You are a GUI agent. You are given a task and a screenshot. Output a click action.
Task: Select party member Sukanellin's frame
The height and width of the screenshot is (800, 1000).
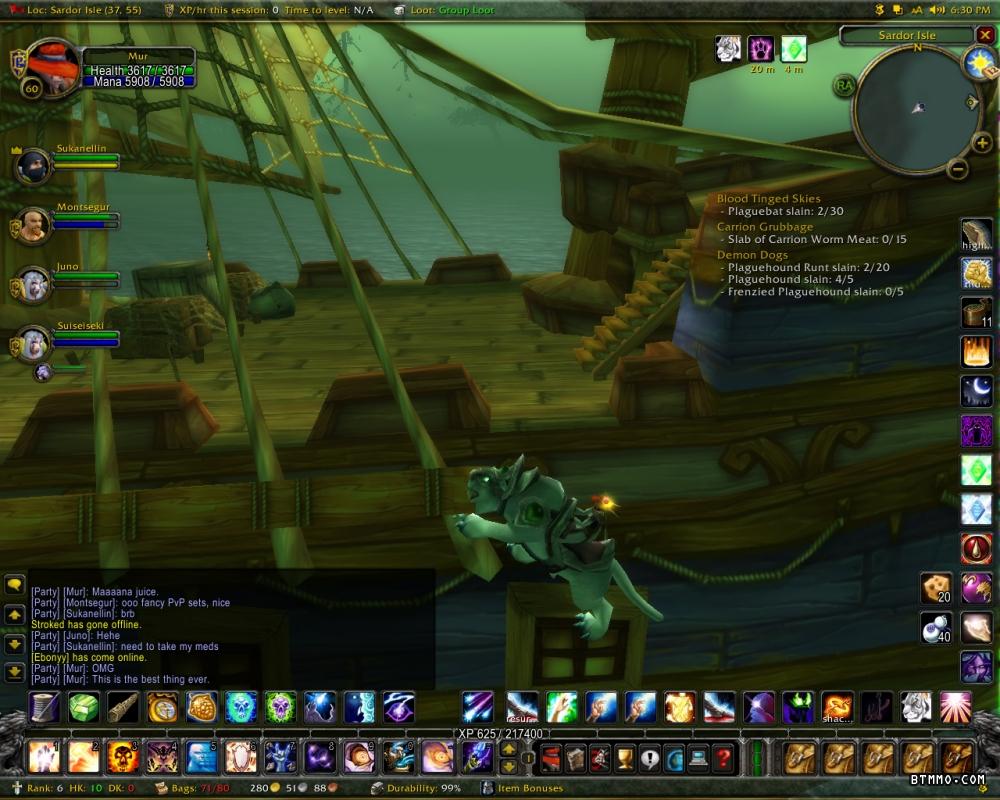33,166
